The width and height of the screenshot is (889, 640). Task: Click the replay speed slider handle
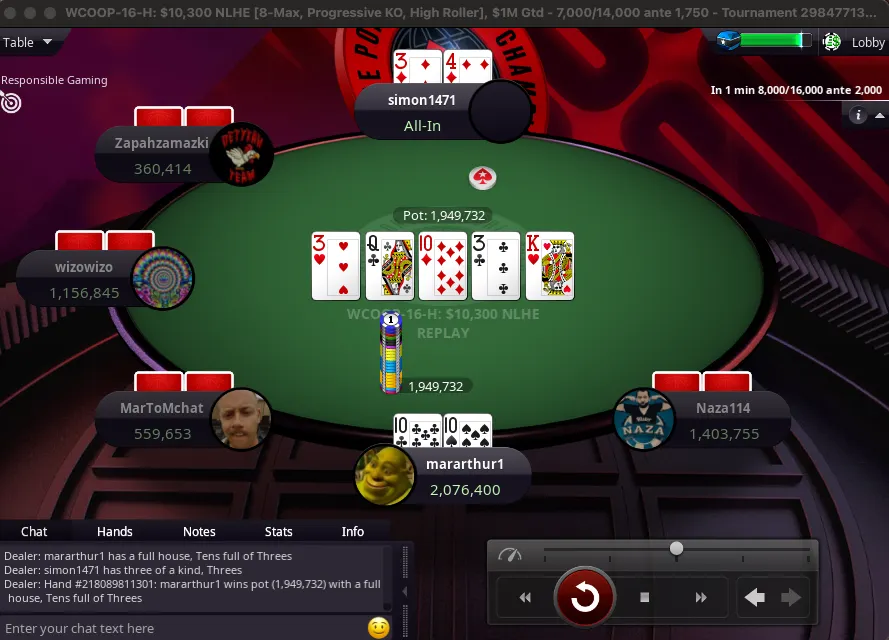(677, 548)
